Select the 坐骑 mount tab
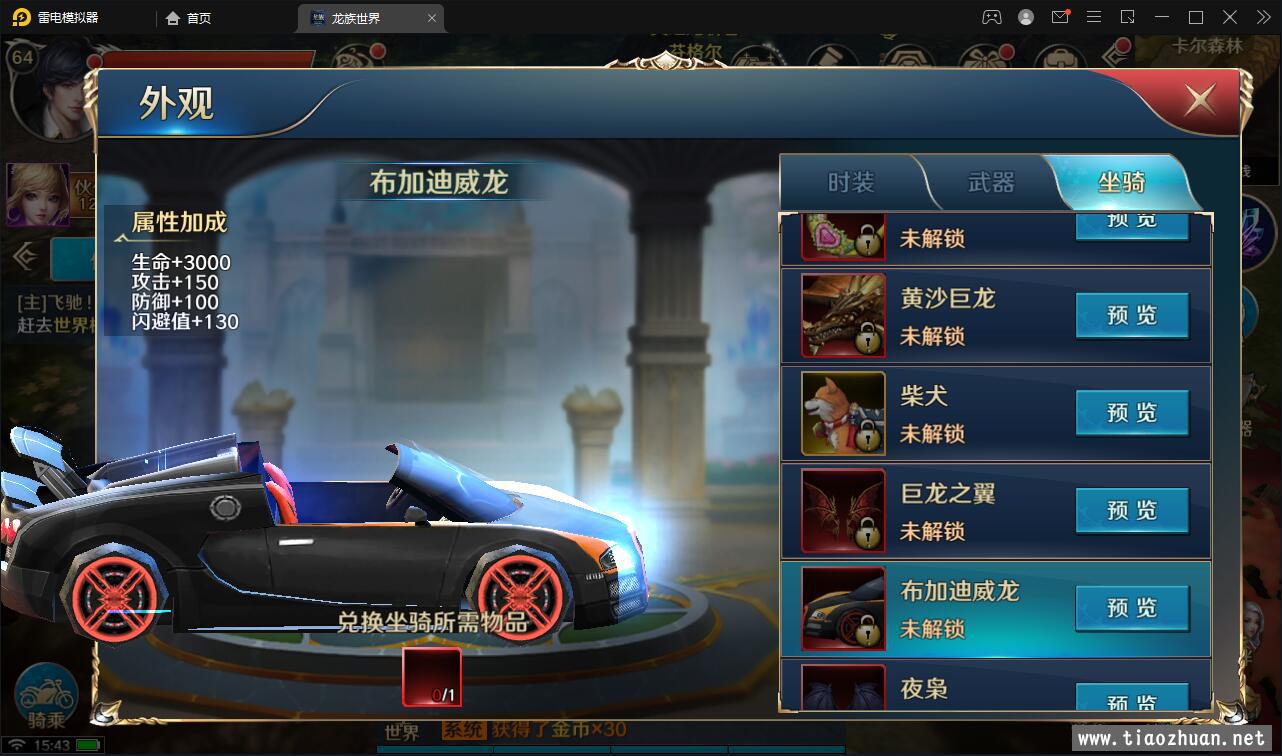1282x756 pixels. click(1121, 182)
